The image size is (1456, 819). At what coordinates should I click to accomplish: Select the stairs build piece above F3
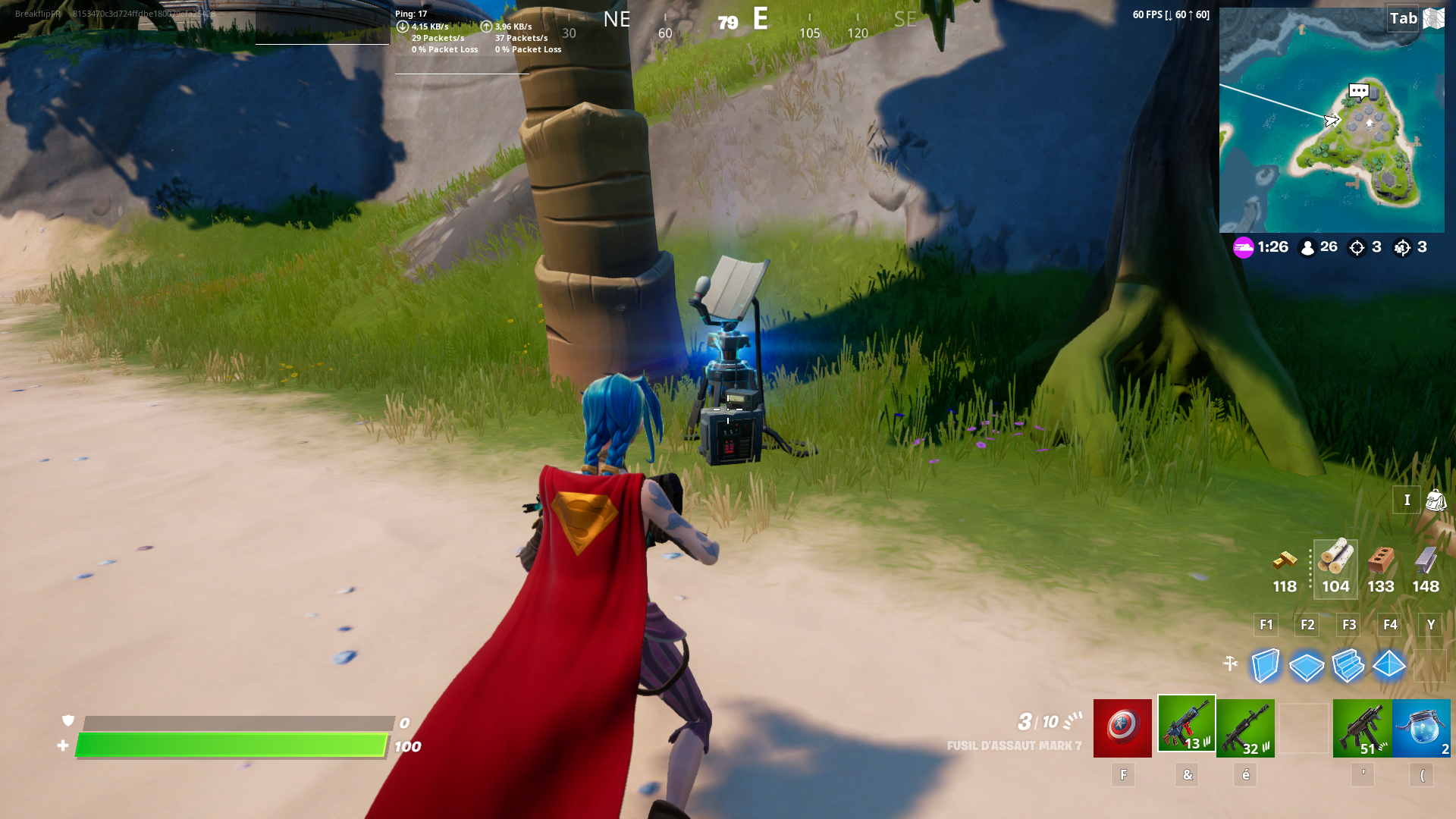pyautogui.click(x=1348, y=667)
